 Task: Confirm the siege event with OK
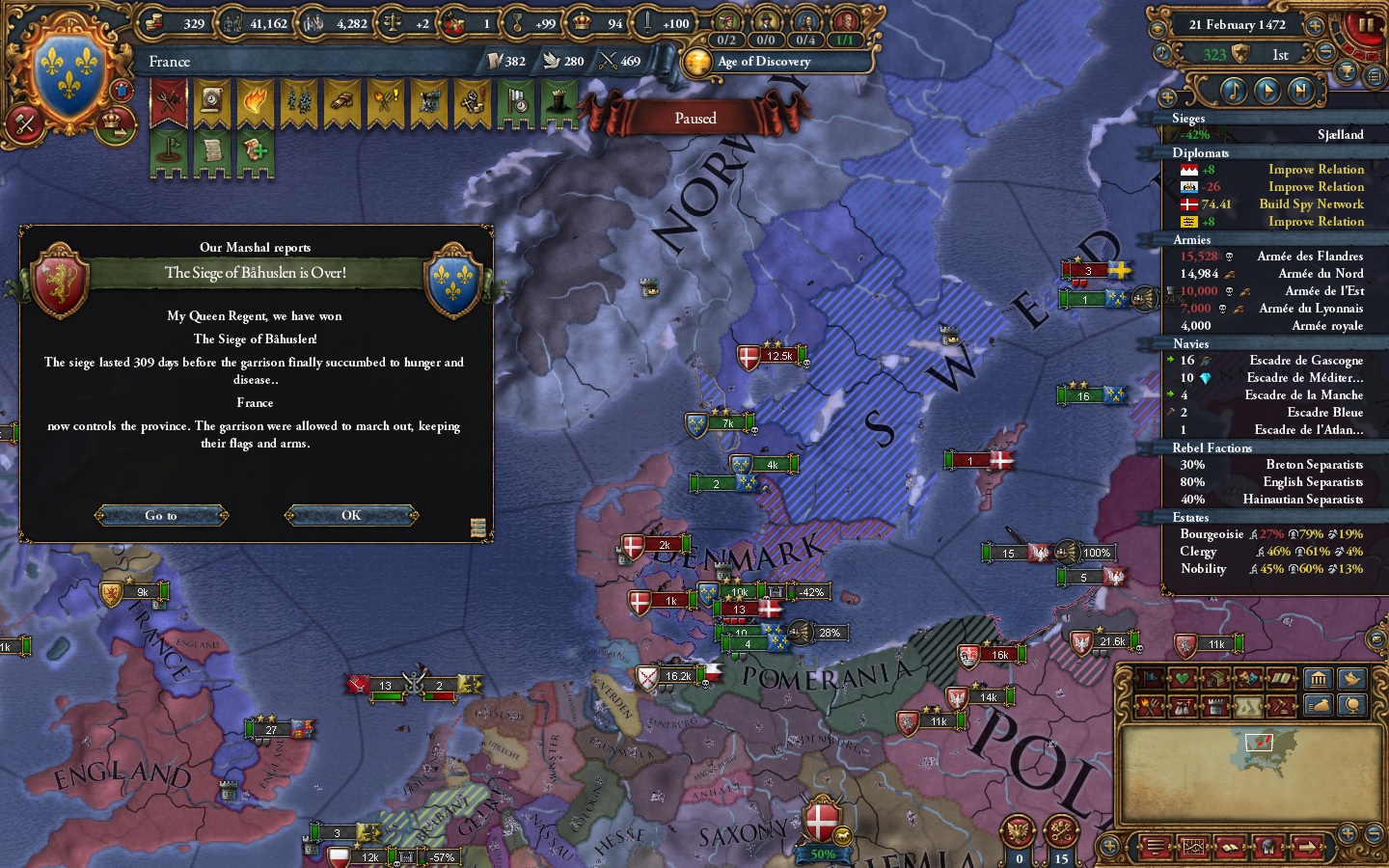tap(350, 515)
